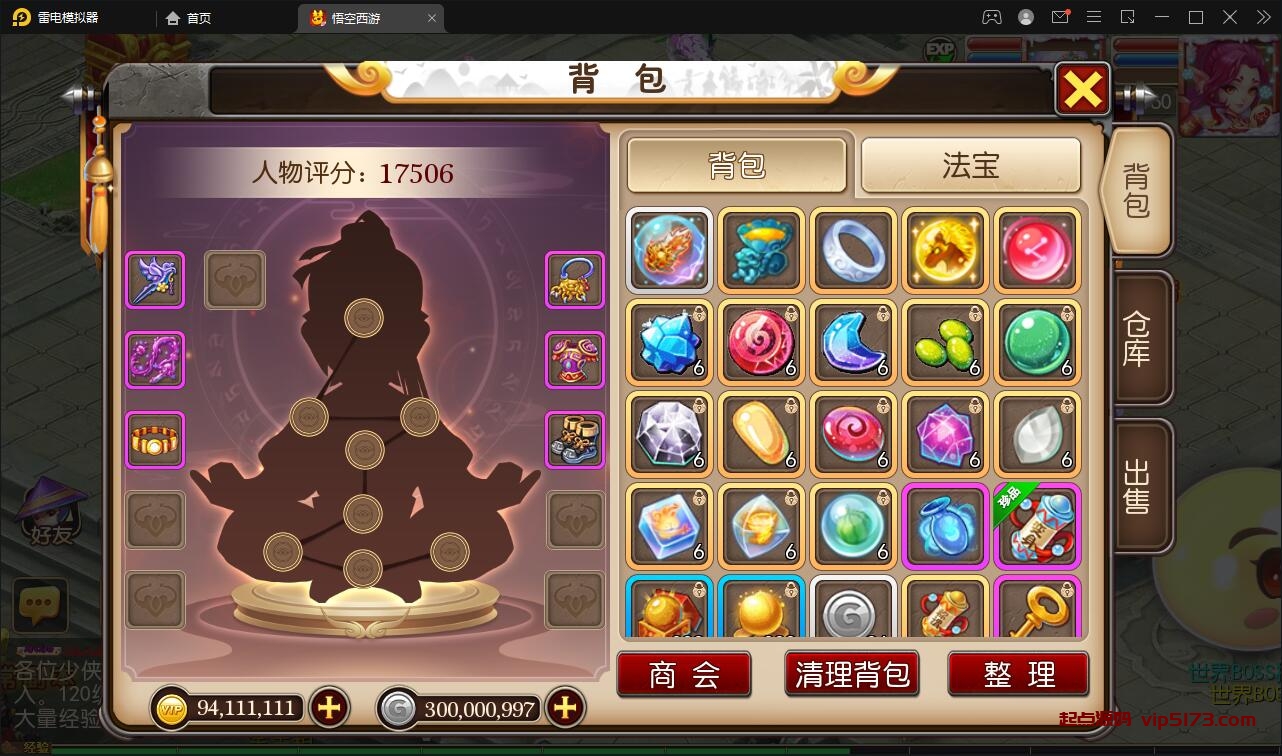Click the golden necklace equipment slot
The height and width of the screenshot is (756, 1282).
(575, 280)
